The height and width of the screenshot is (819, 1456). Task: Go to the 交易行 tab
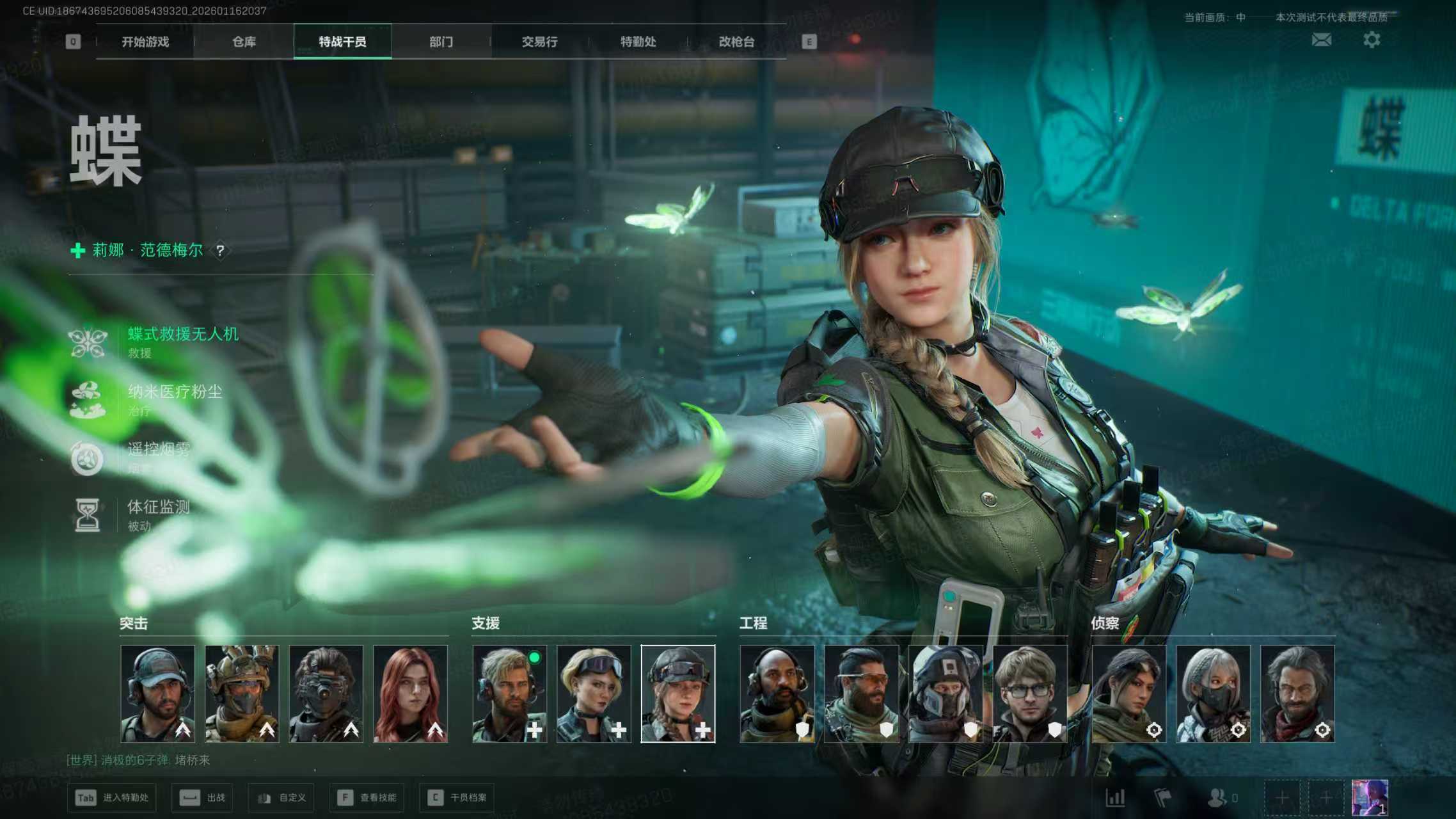coord(539,42)
